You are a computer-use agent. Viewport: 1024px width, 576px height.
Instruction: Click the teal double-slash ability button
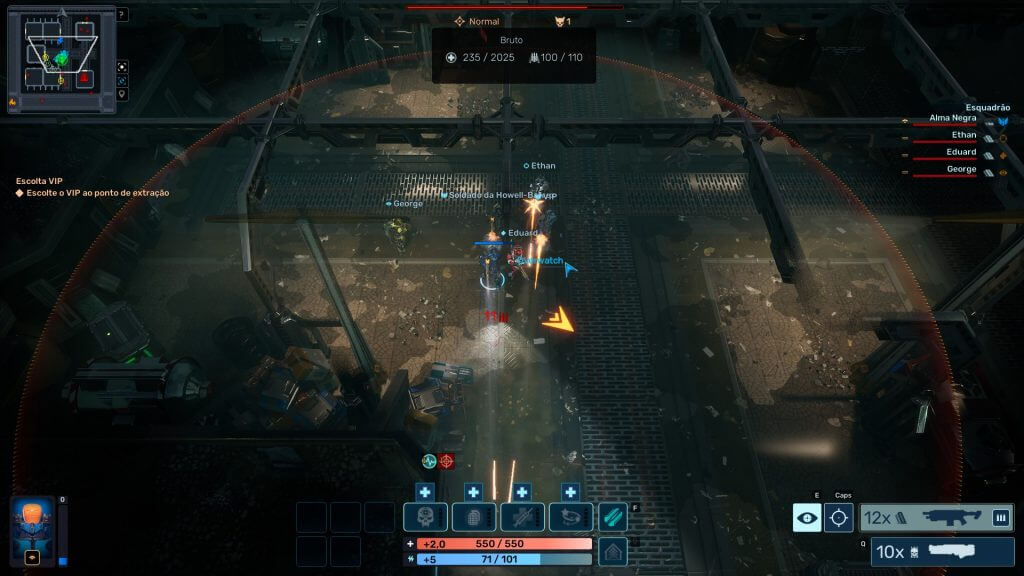coord(613,517)
